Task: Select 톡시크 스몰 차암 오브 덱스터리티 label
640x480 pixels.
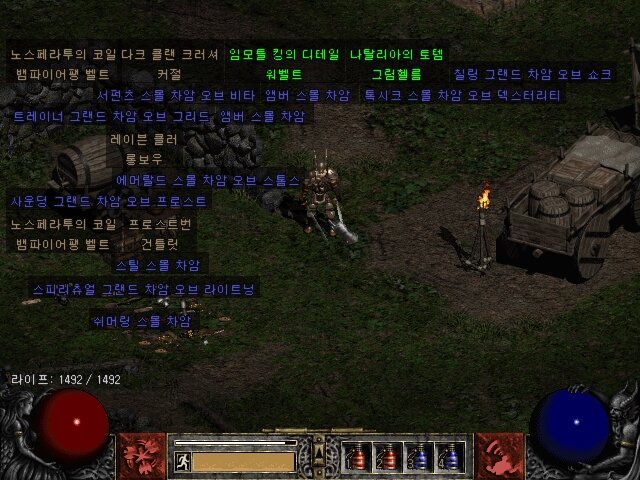Action: pyautogui.click(x=461, y=95)
